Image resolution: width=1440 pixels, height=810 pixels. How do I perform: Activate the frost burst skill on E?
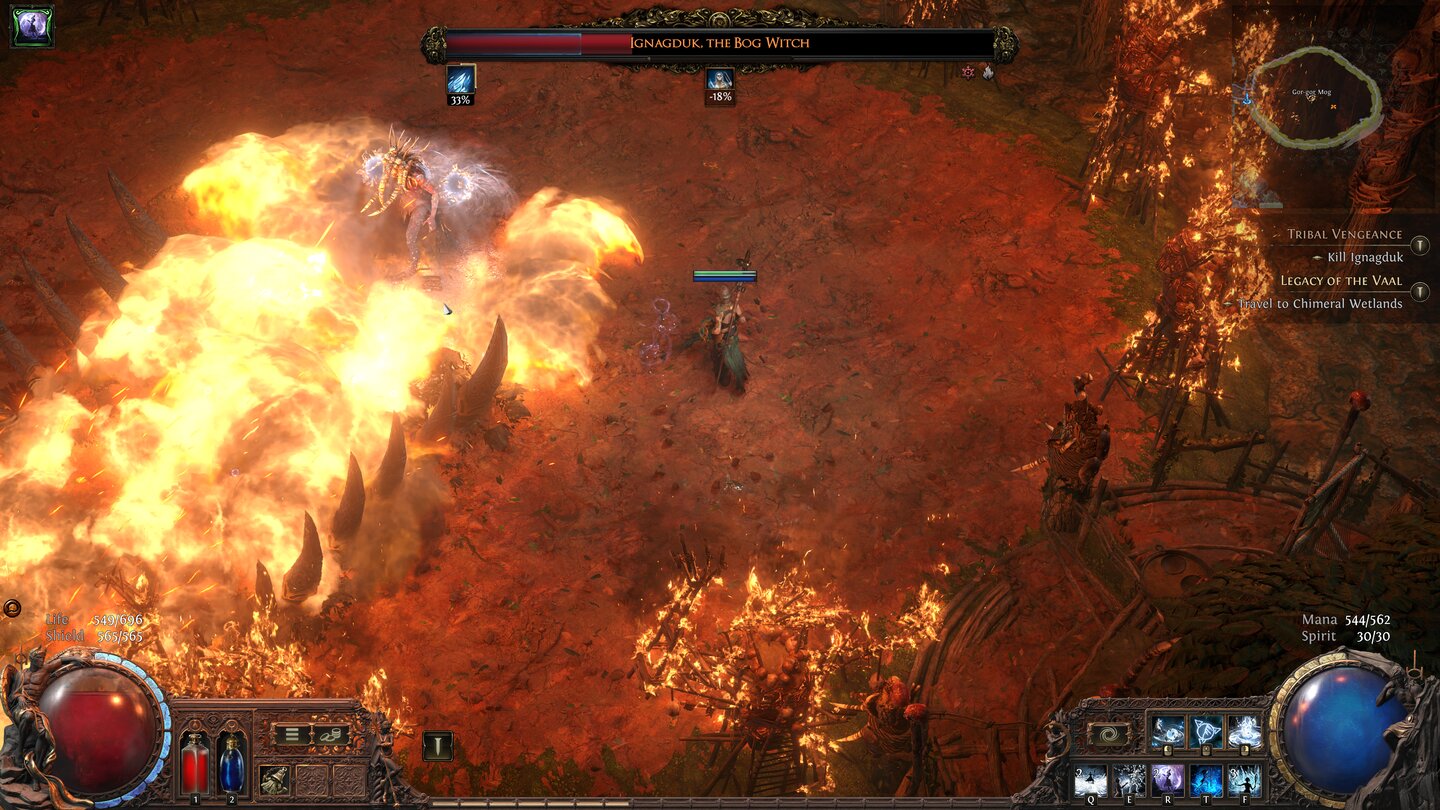pyautogui.click(x=1129, y=779)
